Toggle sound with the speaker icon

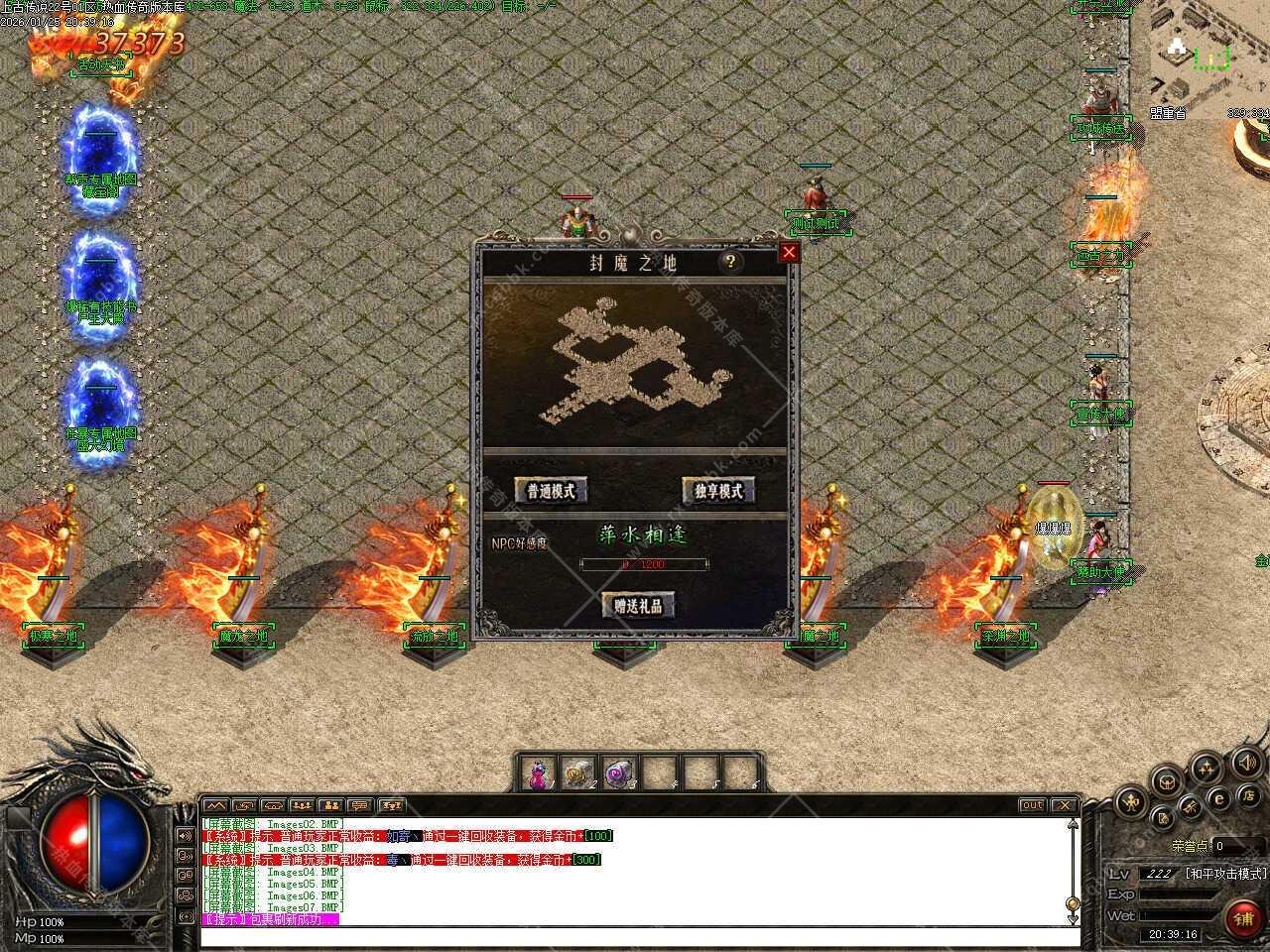[1246, 762]
